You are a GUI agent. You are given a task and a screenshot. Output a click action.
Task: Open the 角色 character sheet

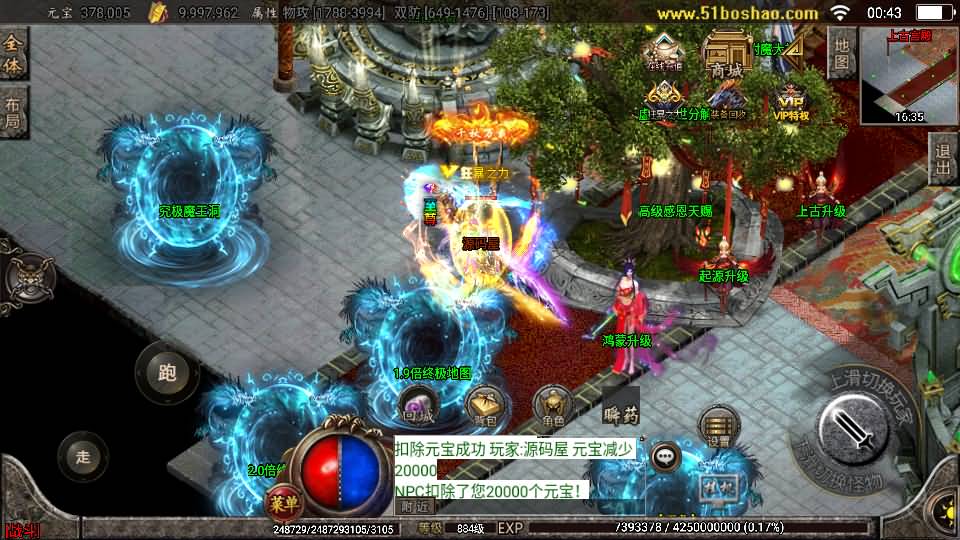(x=552, y=405)
